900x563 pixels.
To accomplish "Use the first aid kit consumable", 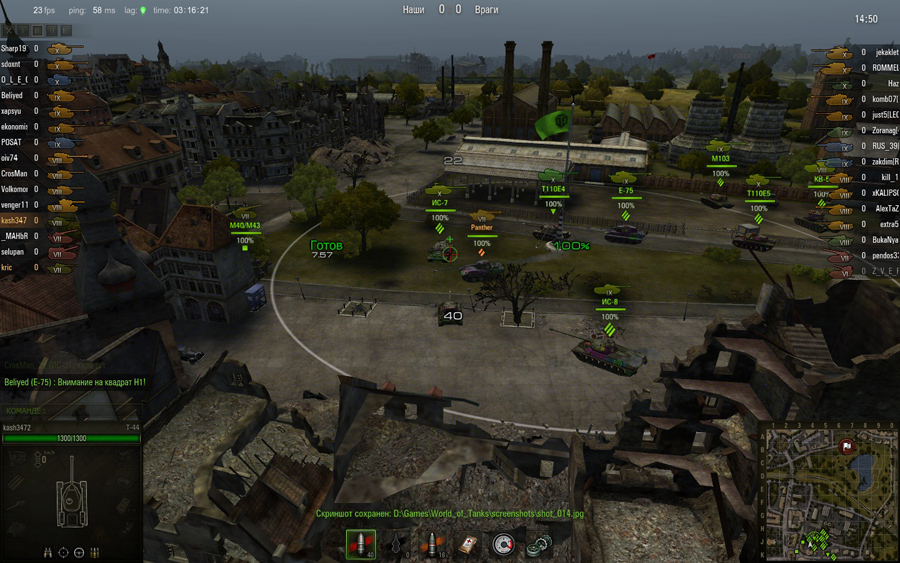I will click(x=467, y=545).
